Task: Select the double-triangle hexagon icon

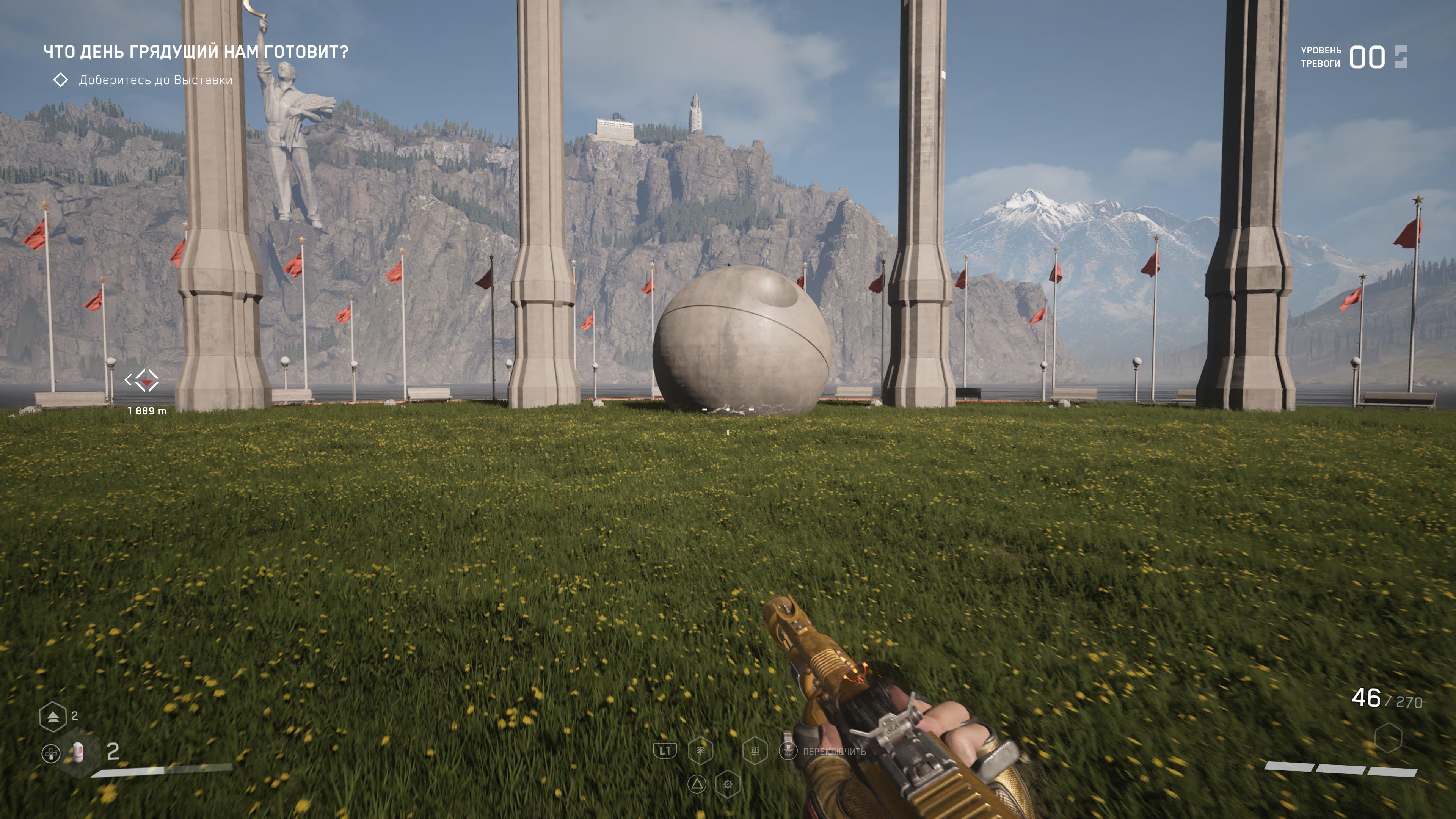Action: pos(53,717)
